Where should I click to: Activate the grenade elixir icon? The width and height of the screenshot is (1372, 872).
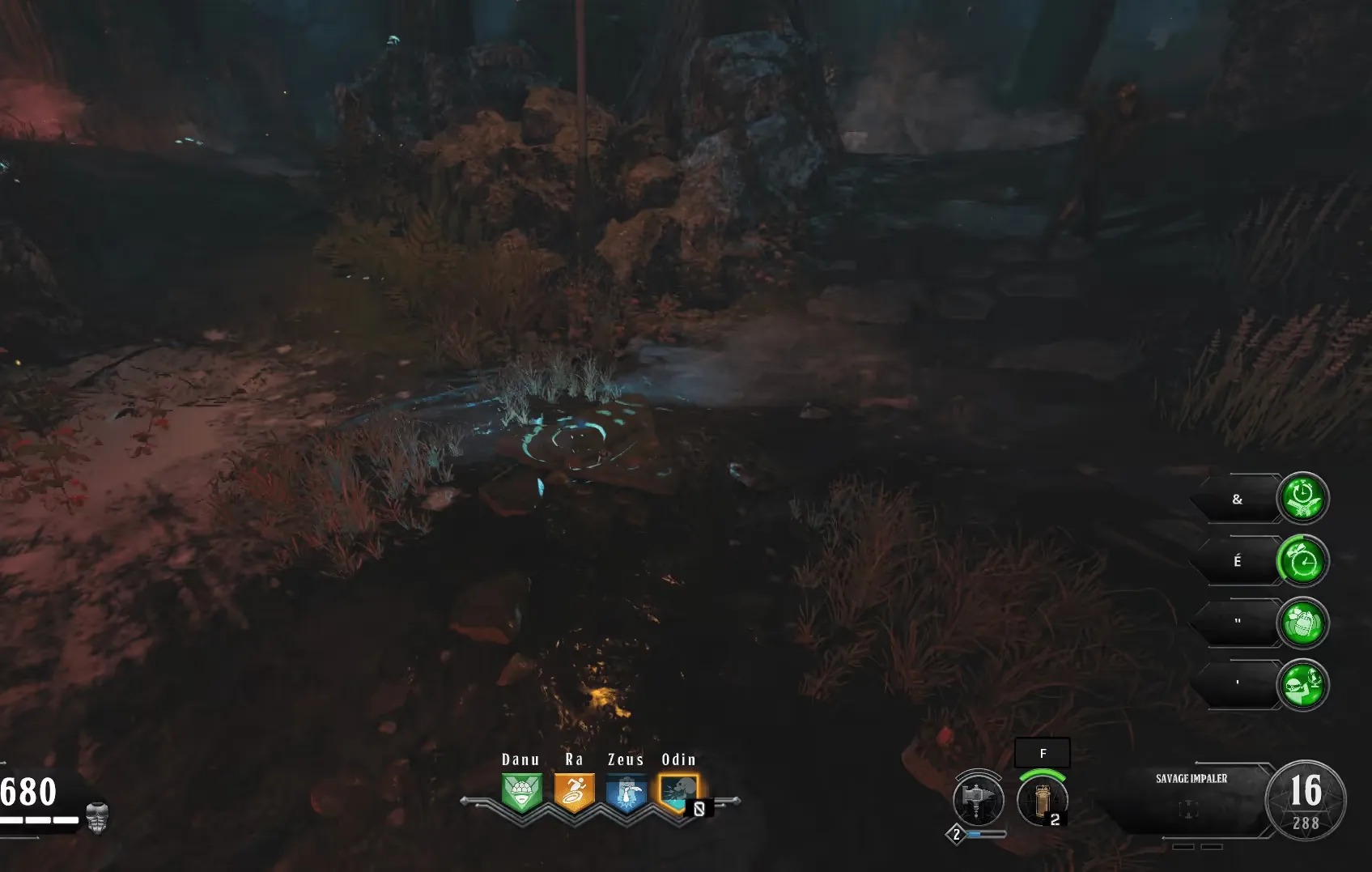[x=1302, y=623]
